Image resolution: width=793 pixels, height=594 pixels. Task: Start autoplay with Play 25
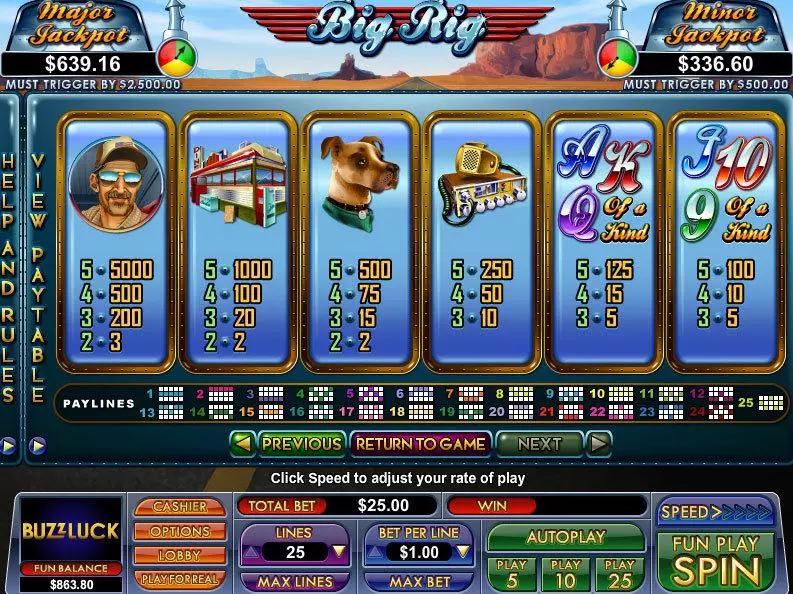[619, 573]
